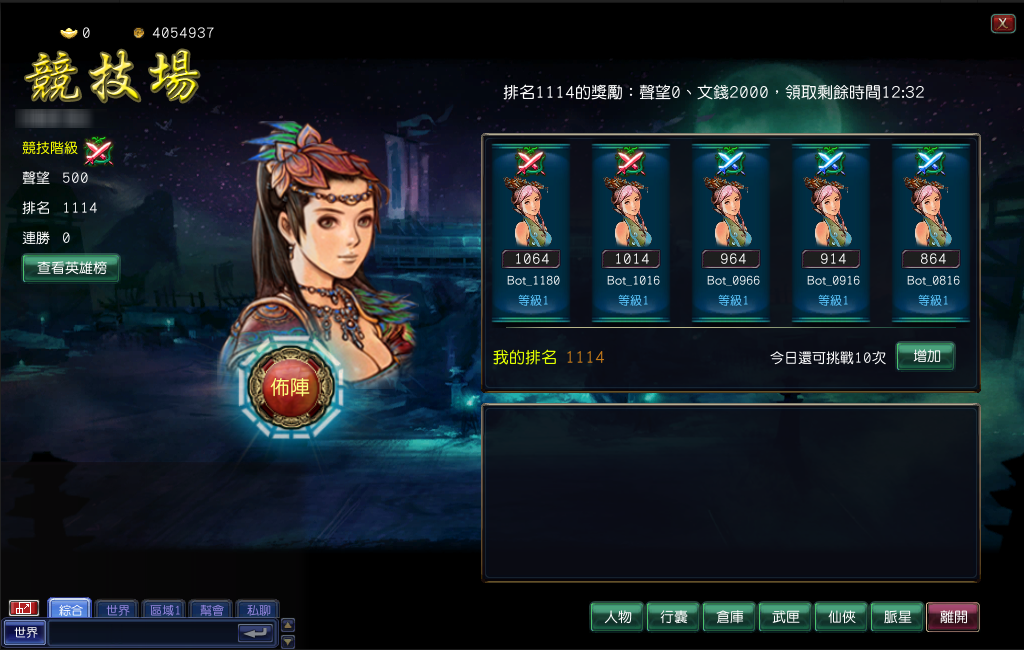Viewport: 1024px width, 650px height.
Task: Click the chat message input box
Action: pyautogui.click(x=142, y=633)
